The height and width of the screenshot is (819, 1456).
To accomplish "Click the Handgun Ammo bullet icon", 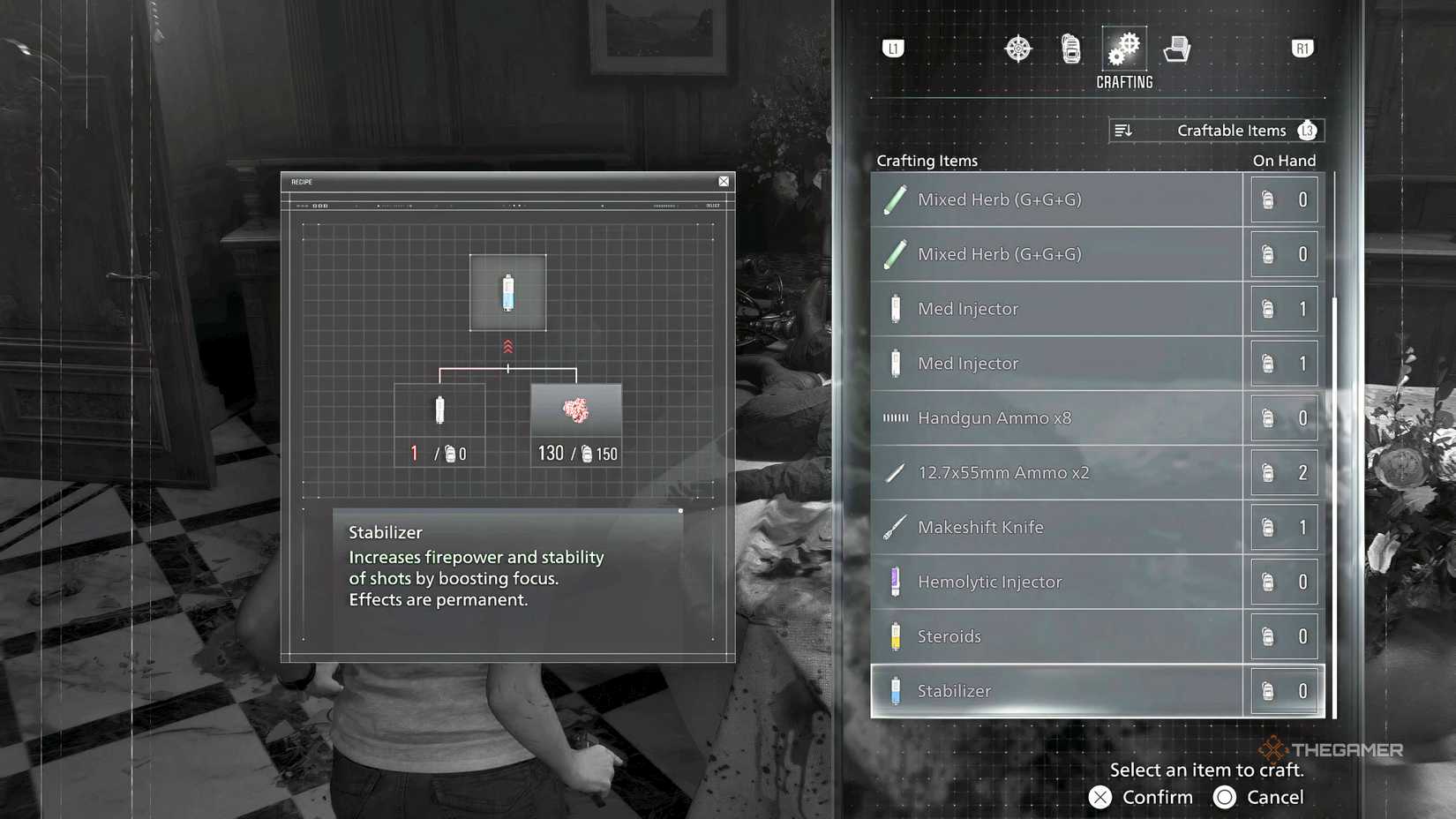I will 894,418.
